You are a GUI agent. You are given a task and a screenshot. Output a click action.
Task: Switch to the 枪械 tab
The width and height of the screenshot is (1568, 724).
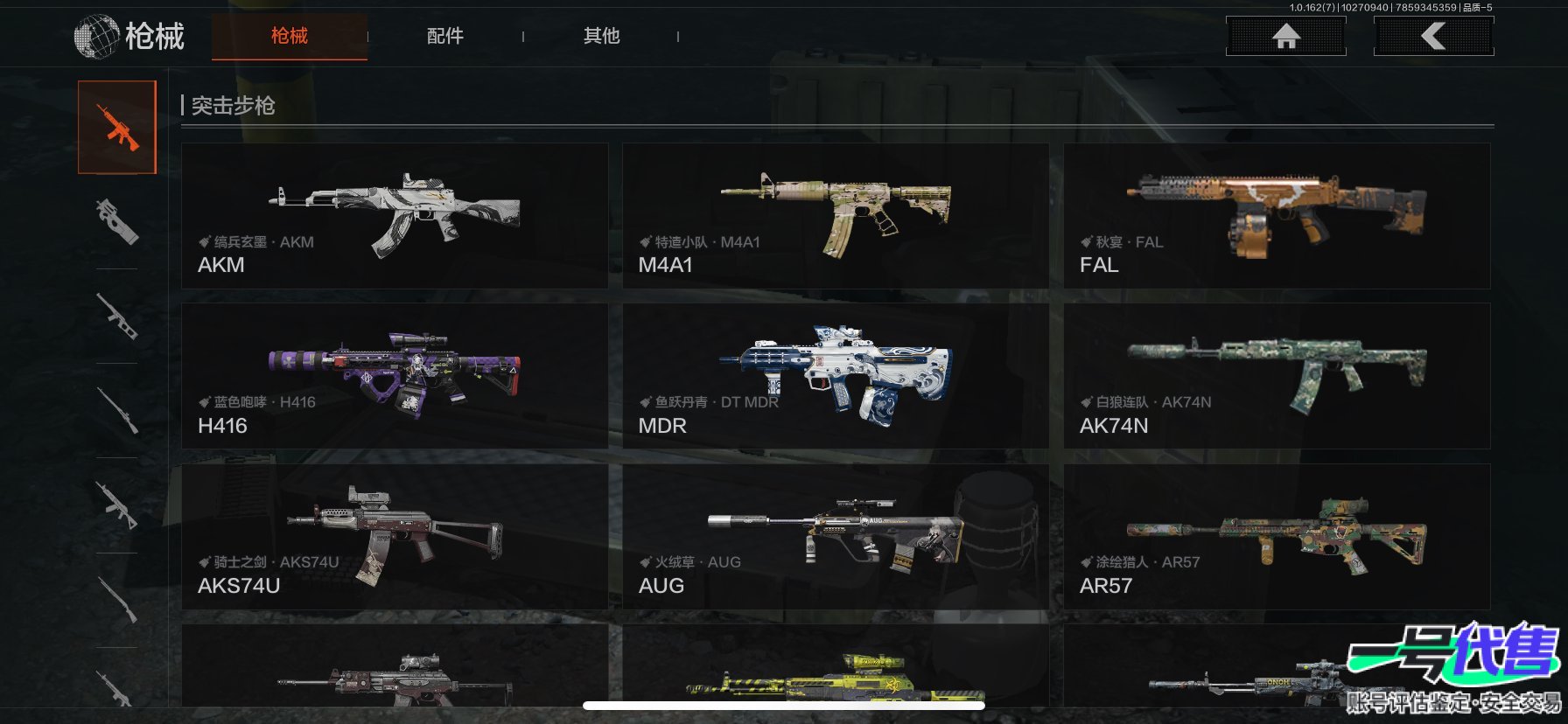[x=289, y=36]
